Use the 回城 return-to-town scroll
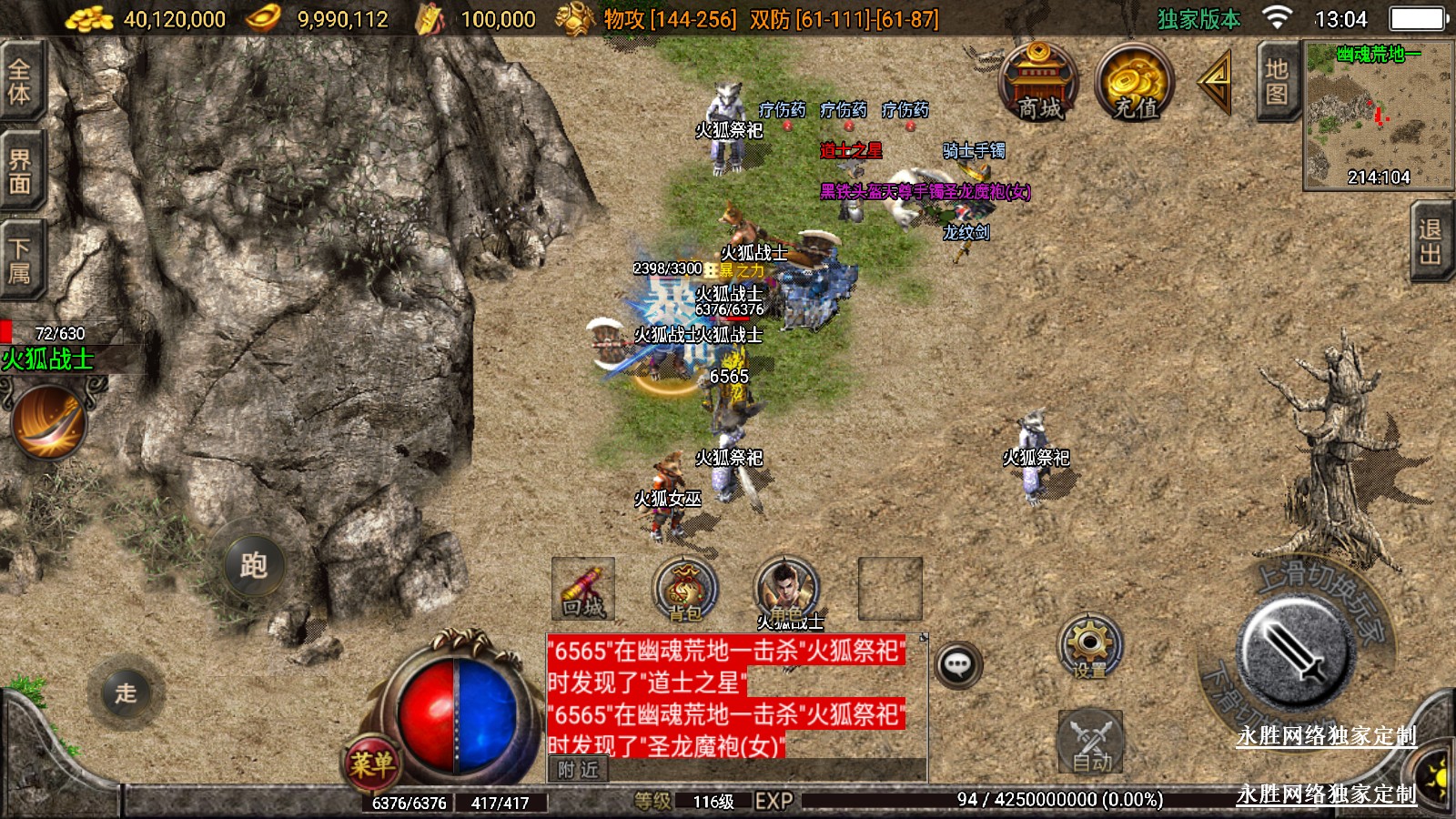This screenshot has height=819, width=1456. (583, 589)
